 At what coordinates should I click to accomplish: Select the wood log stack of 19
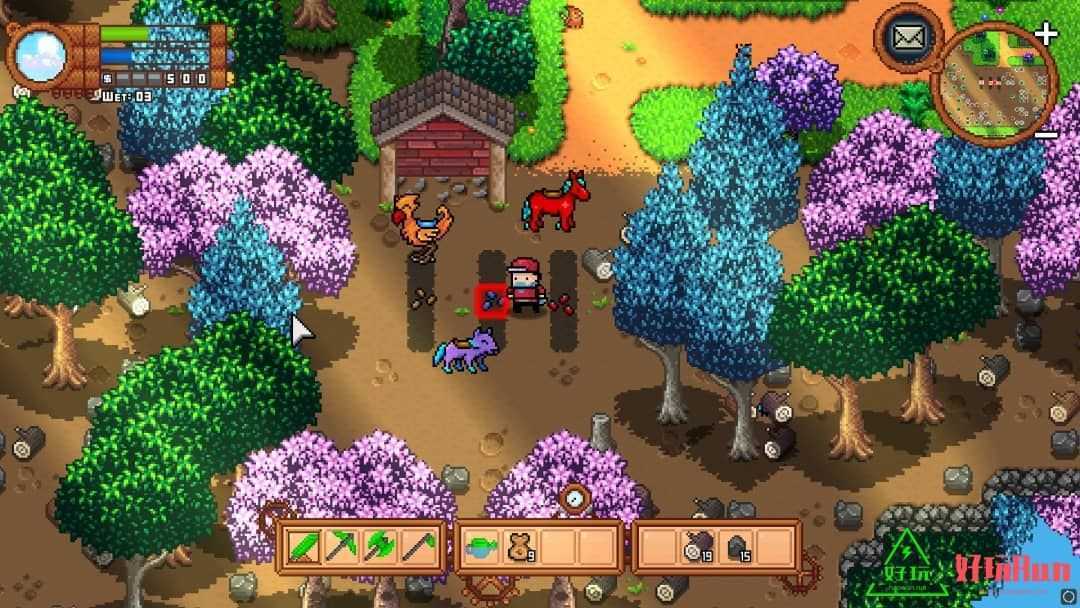pos(697,546)
